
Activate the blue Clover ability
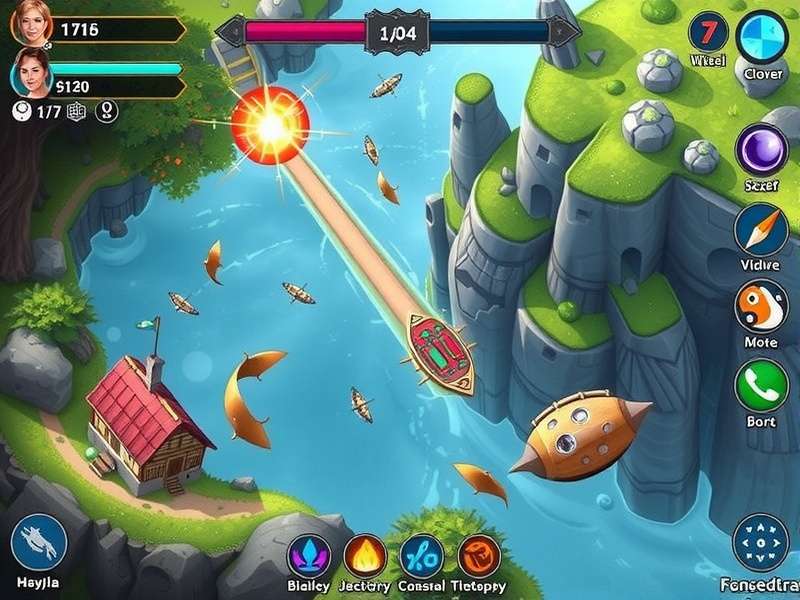pos(762,37)
